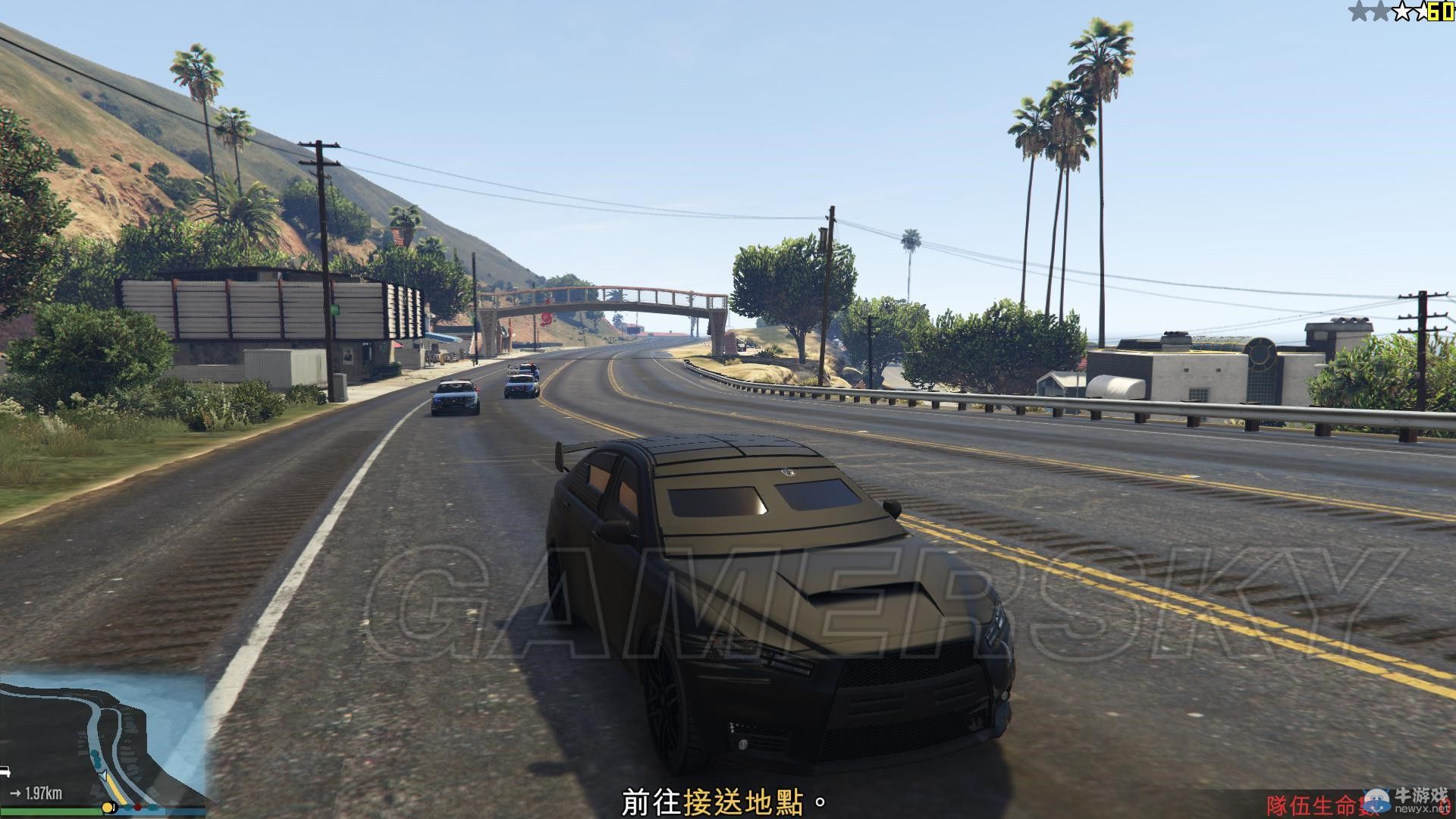The width and height of the screenshot is (1456, 819).
Task: Click the right-arrow before the 1.97km label
Action: click(x=16, y=794)
